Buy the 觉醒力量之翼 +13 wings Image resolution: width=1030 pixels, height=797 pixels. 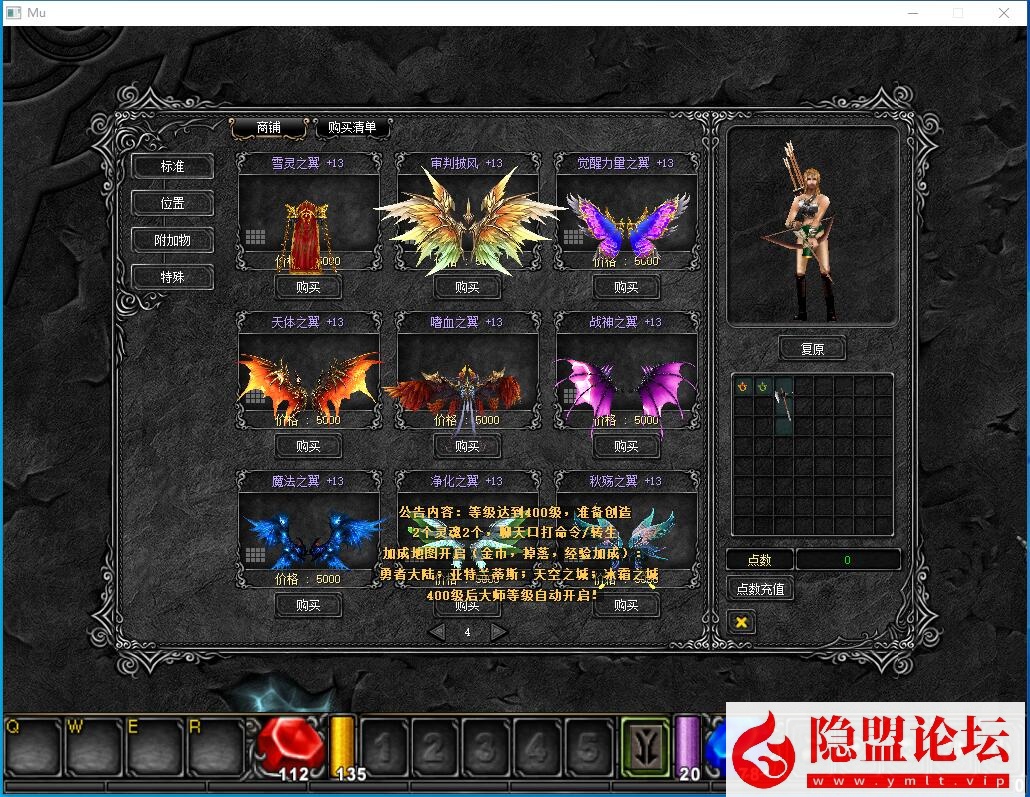pyautogui.click(x=626, y=287)
